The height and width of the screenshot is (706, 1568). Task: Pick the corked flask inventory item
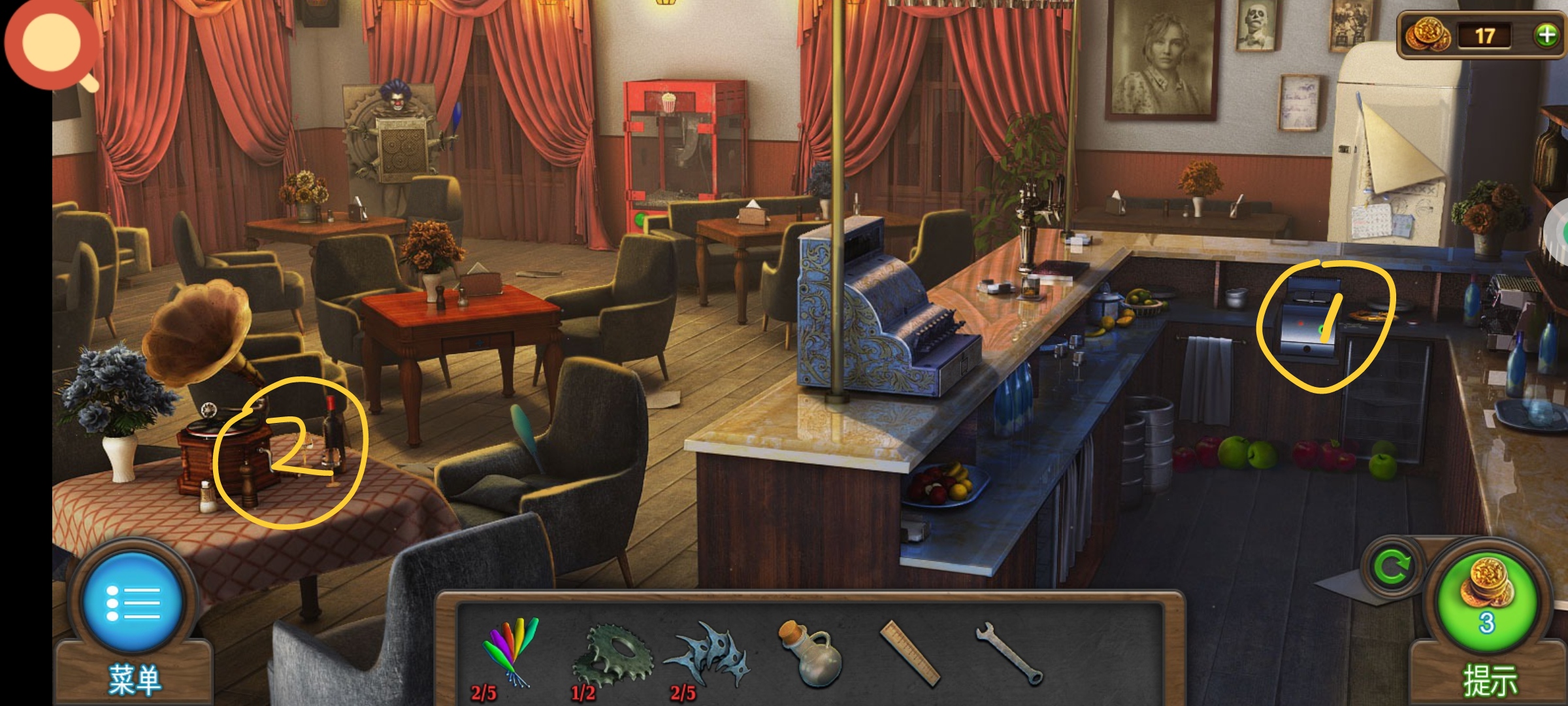(x=809, y=654)
